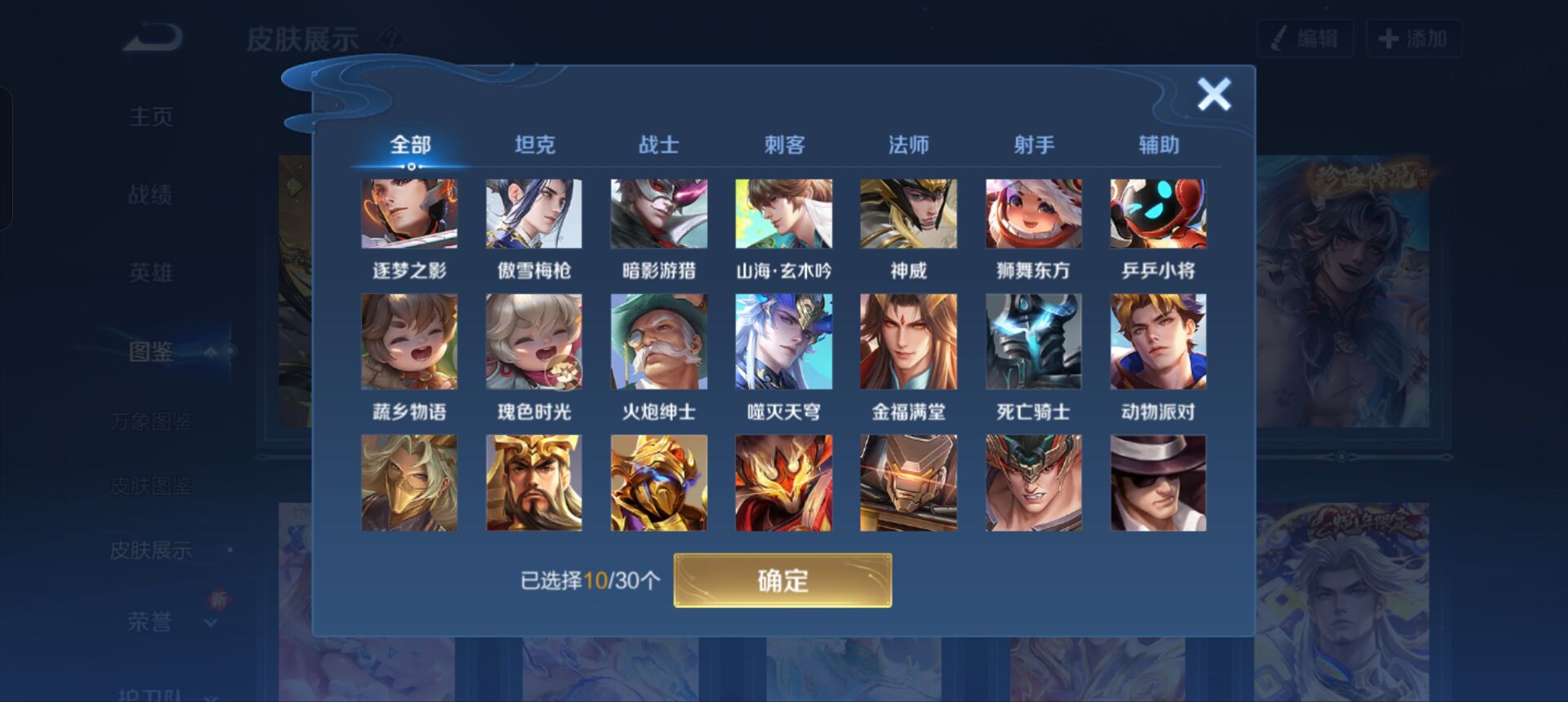Select the 主页 sidebar entry
The width and height of the screenshot is (1568, 702).
pos(151,116)
